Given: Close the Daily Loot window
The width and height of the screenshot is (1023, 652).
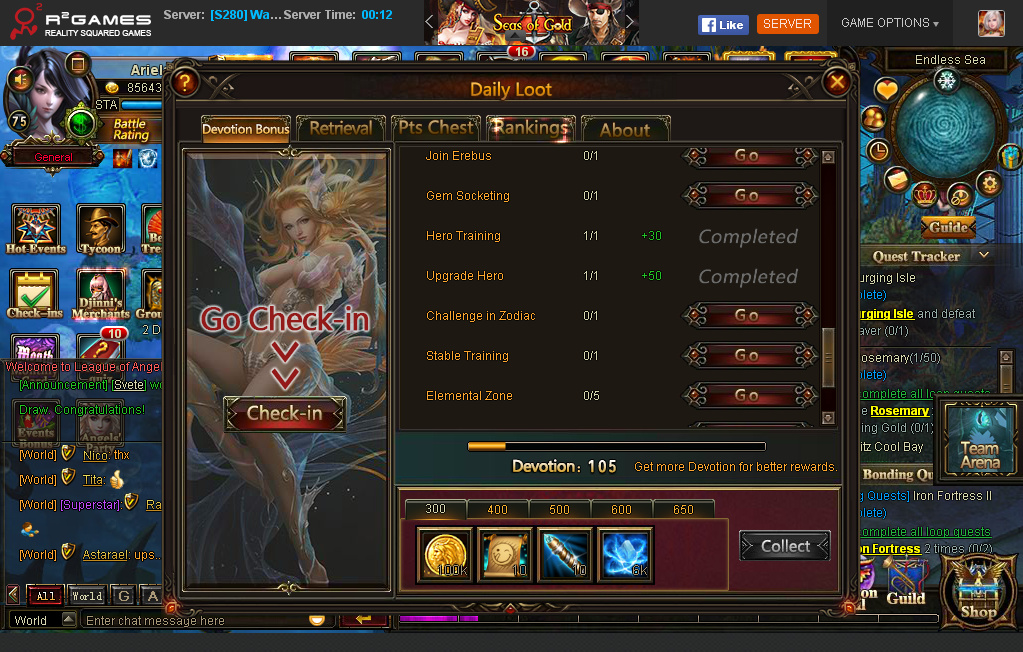Looking at the screenshot, I should (x=837, y=82).
